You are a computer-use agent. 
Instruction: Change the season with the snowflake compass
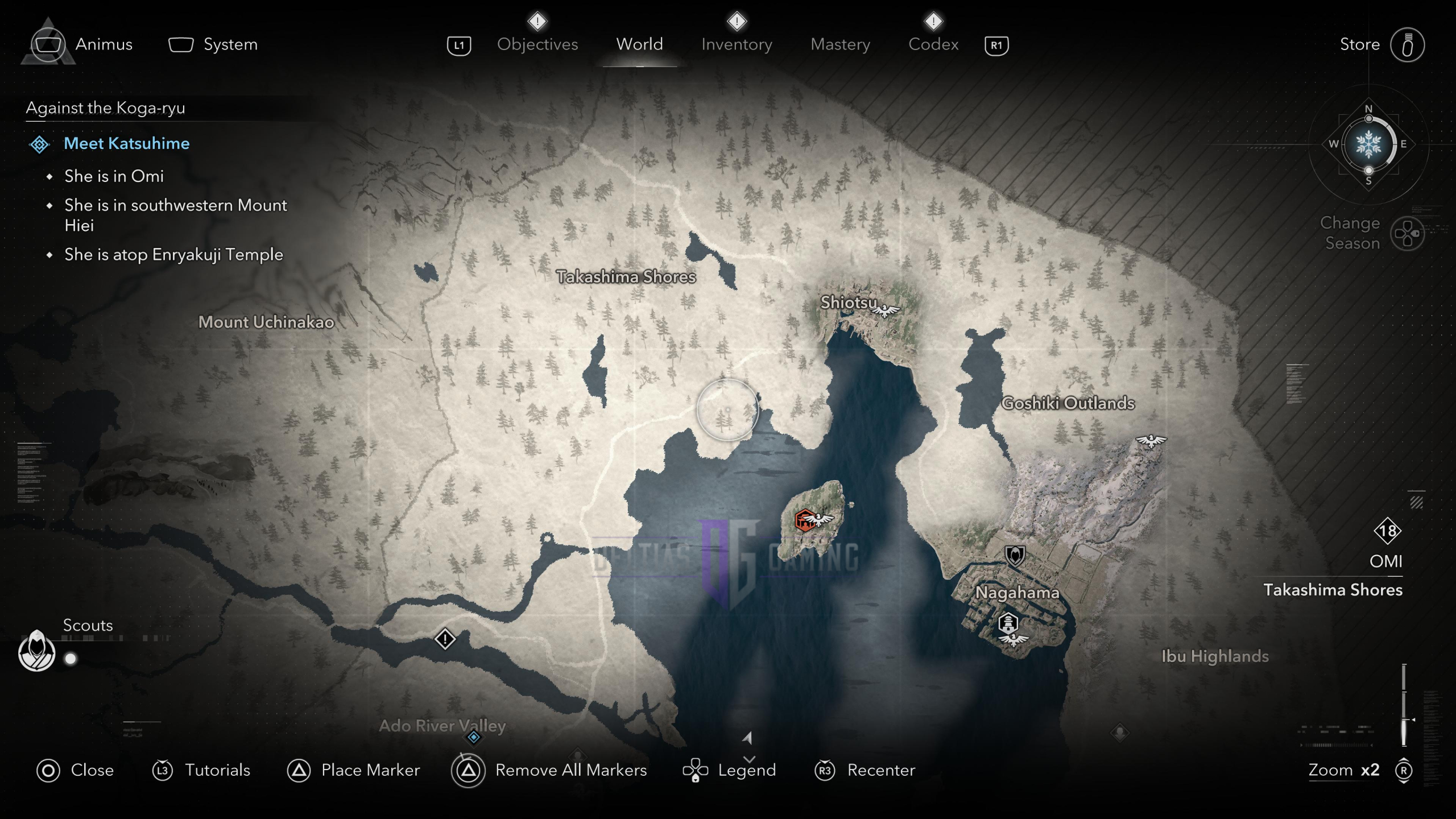1368,144
